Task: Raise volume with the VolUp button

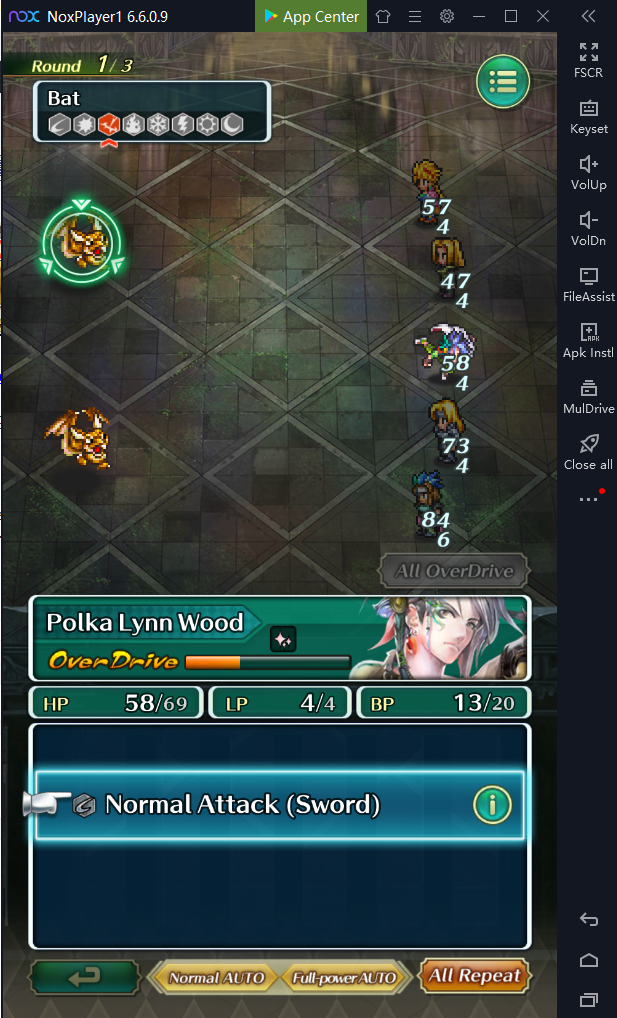Action: [x=588, y=171]
